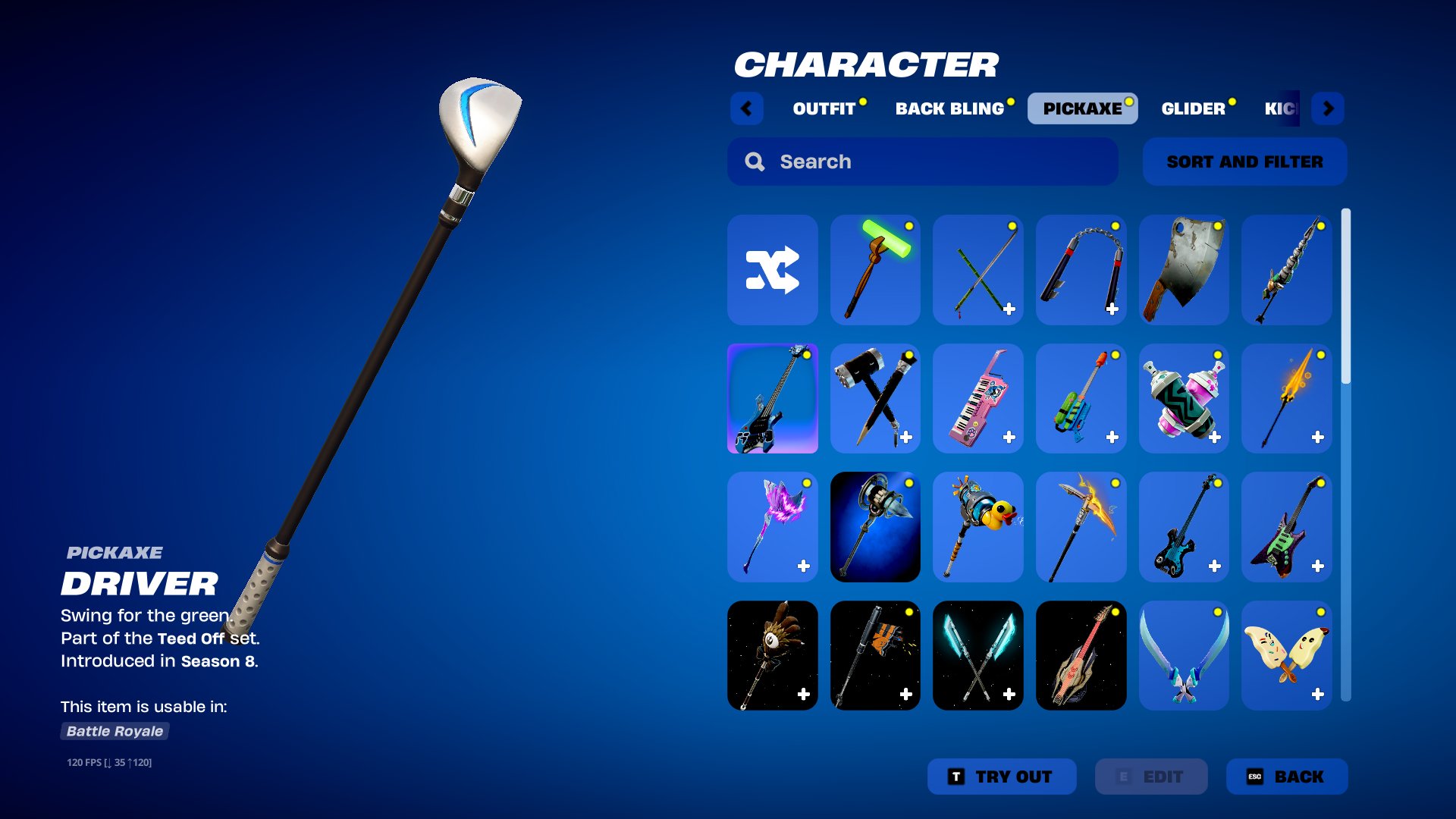Go Back from the locker
This screenshot has height=819, width=1456.
pyautogui.click(x=1286, y=777)
